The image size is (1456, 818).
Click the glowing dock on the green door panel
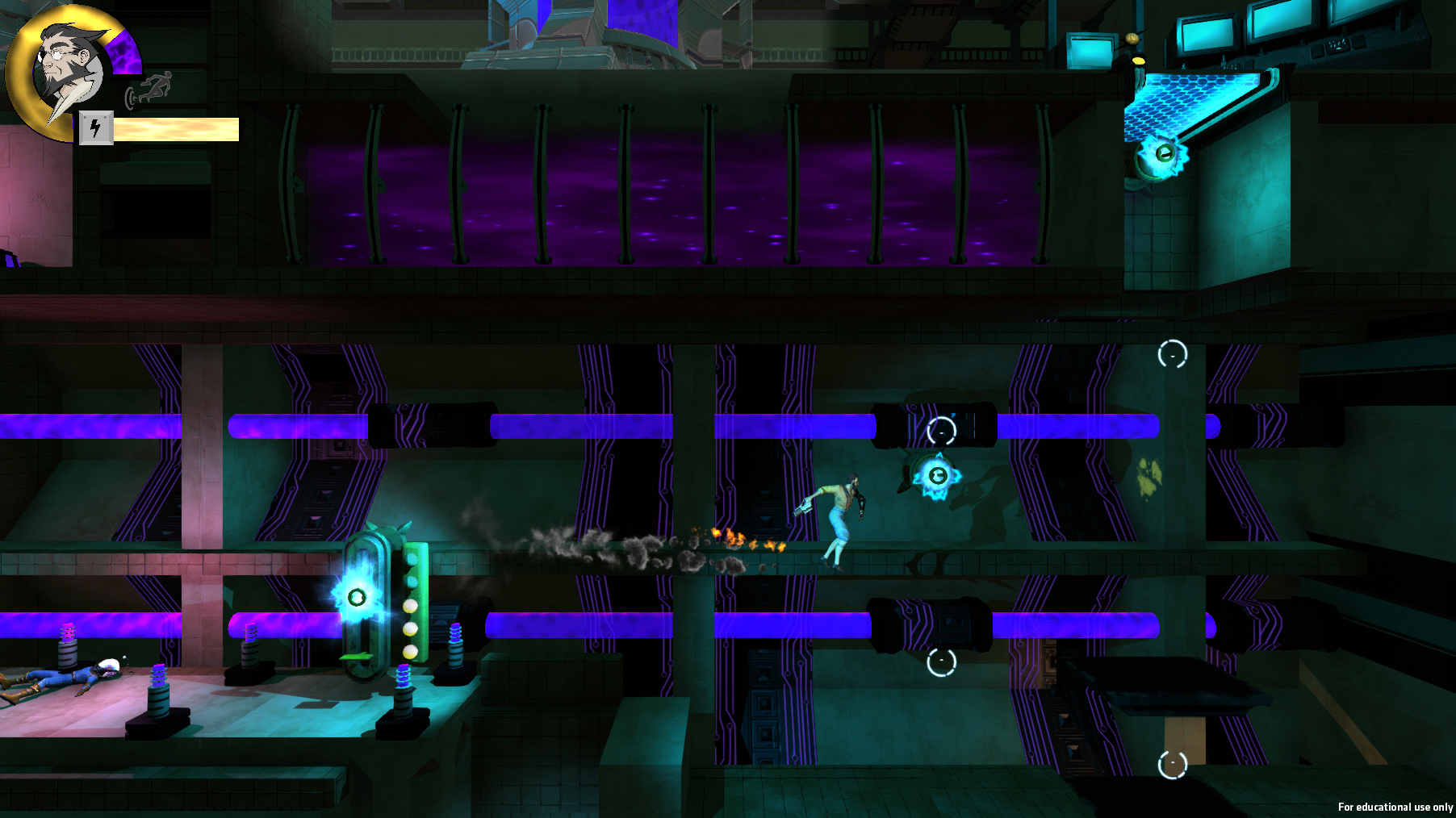pos(356,597)
